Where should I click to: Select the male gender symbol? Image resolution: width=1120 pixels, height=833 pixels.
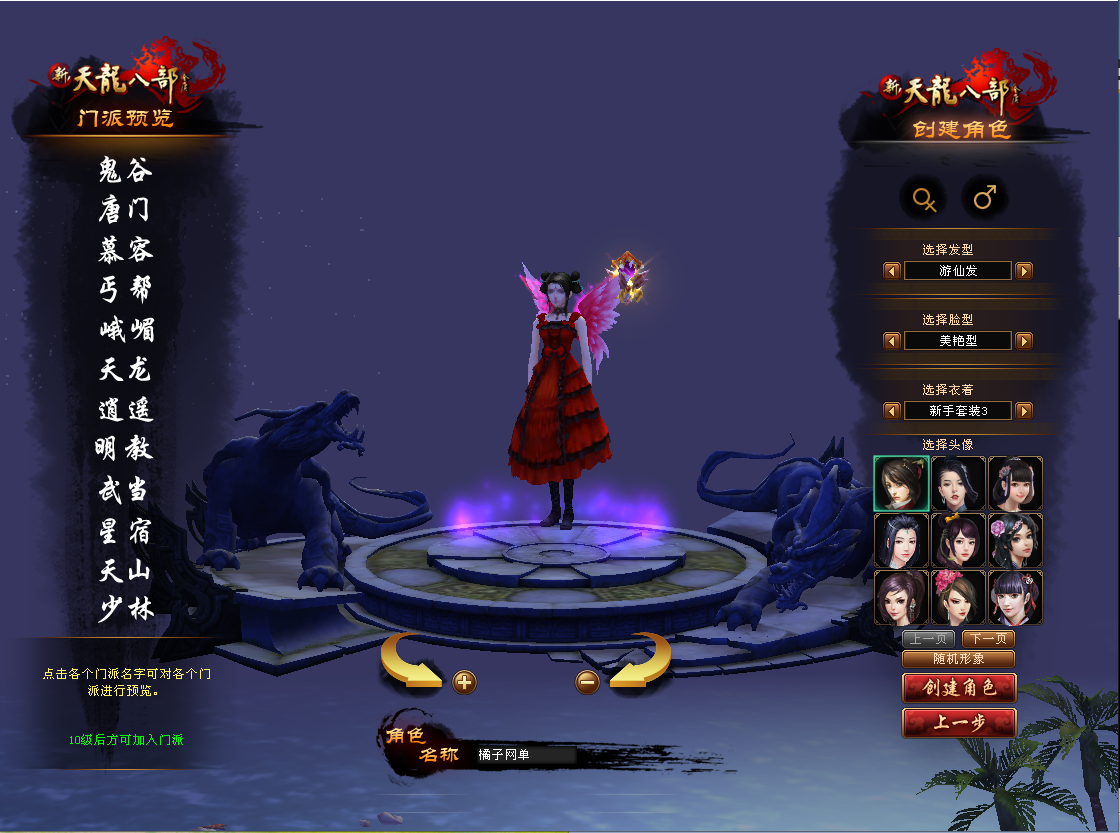tap(985, 198)
